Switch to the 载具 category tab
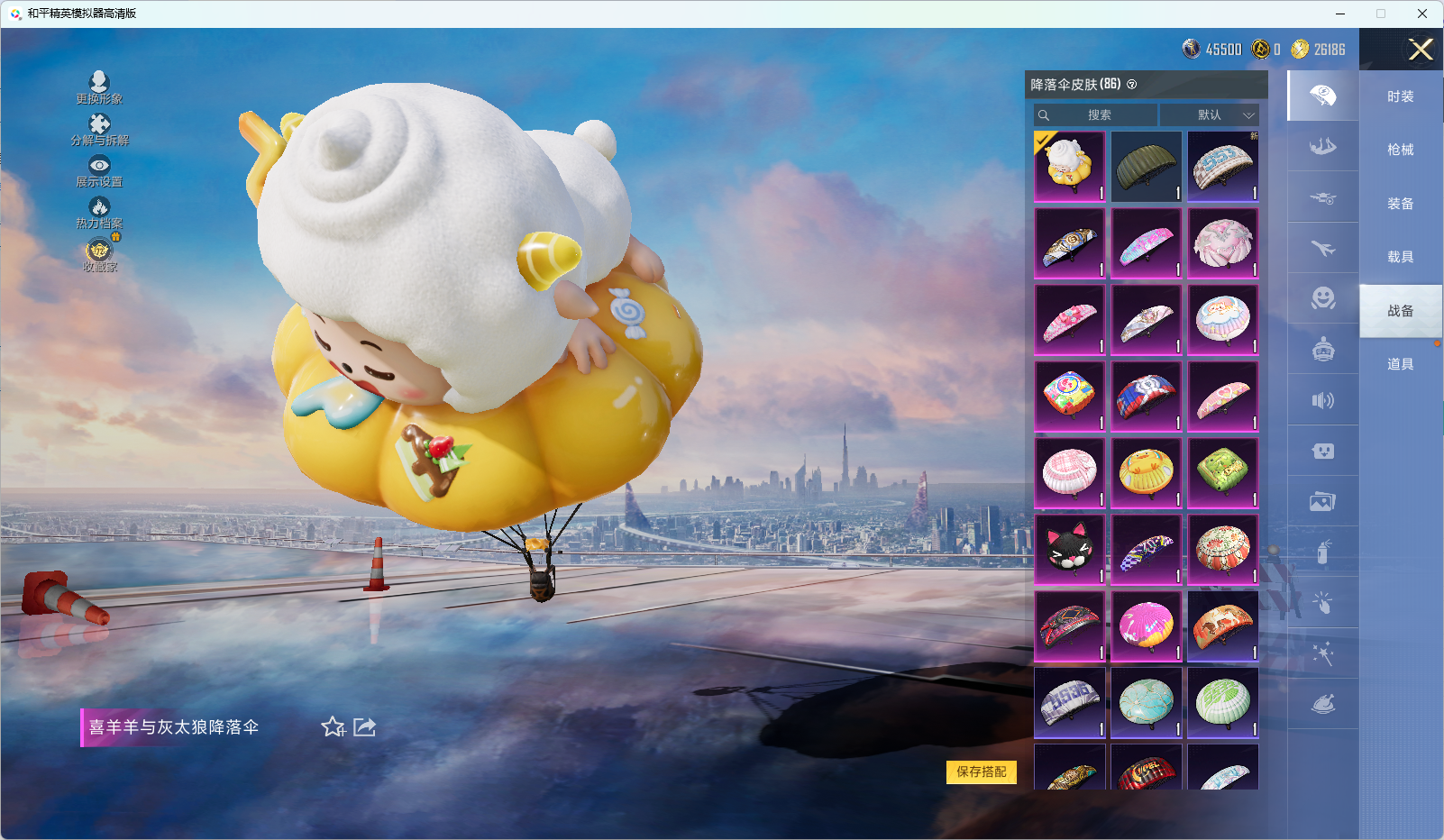Viewport: 1444px width, 840px height. pos(1400,257)
